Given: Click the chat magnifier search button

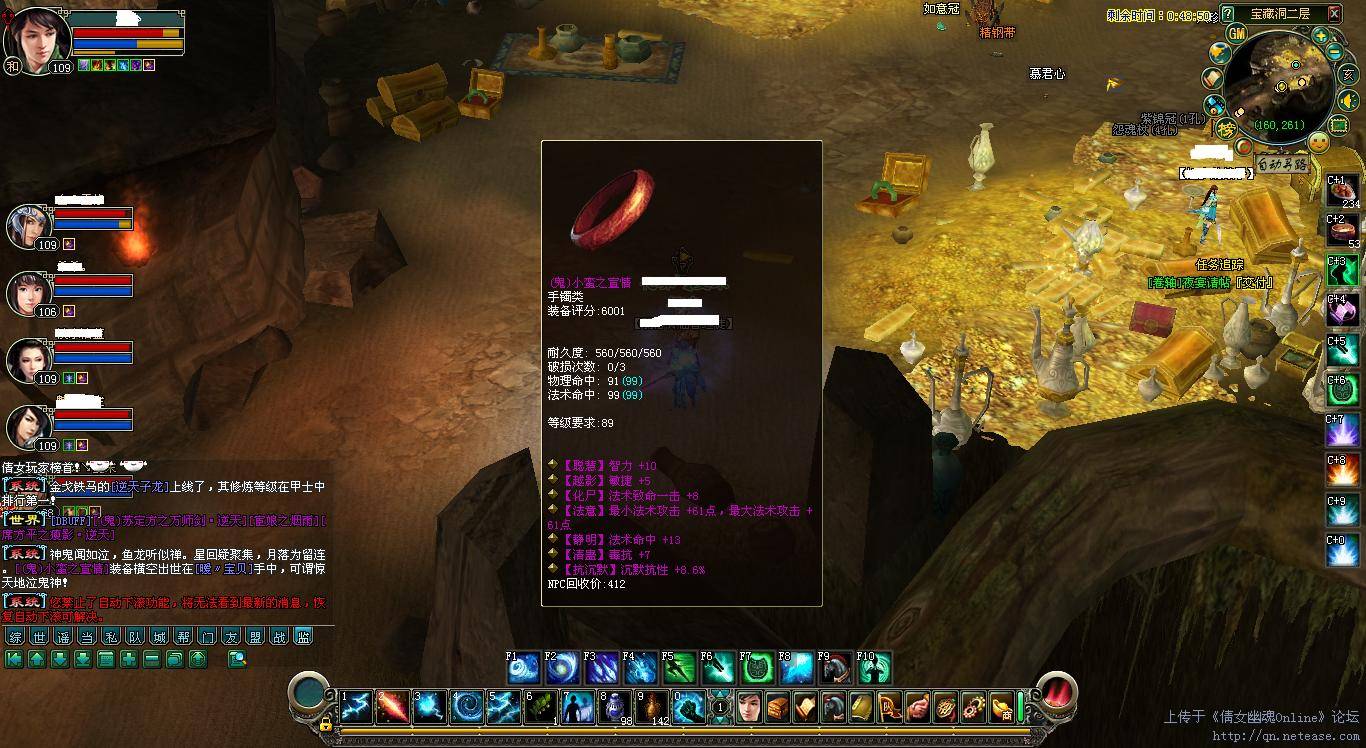Looking at the screenshot, I should tap(237, 659).
